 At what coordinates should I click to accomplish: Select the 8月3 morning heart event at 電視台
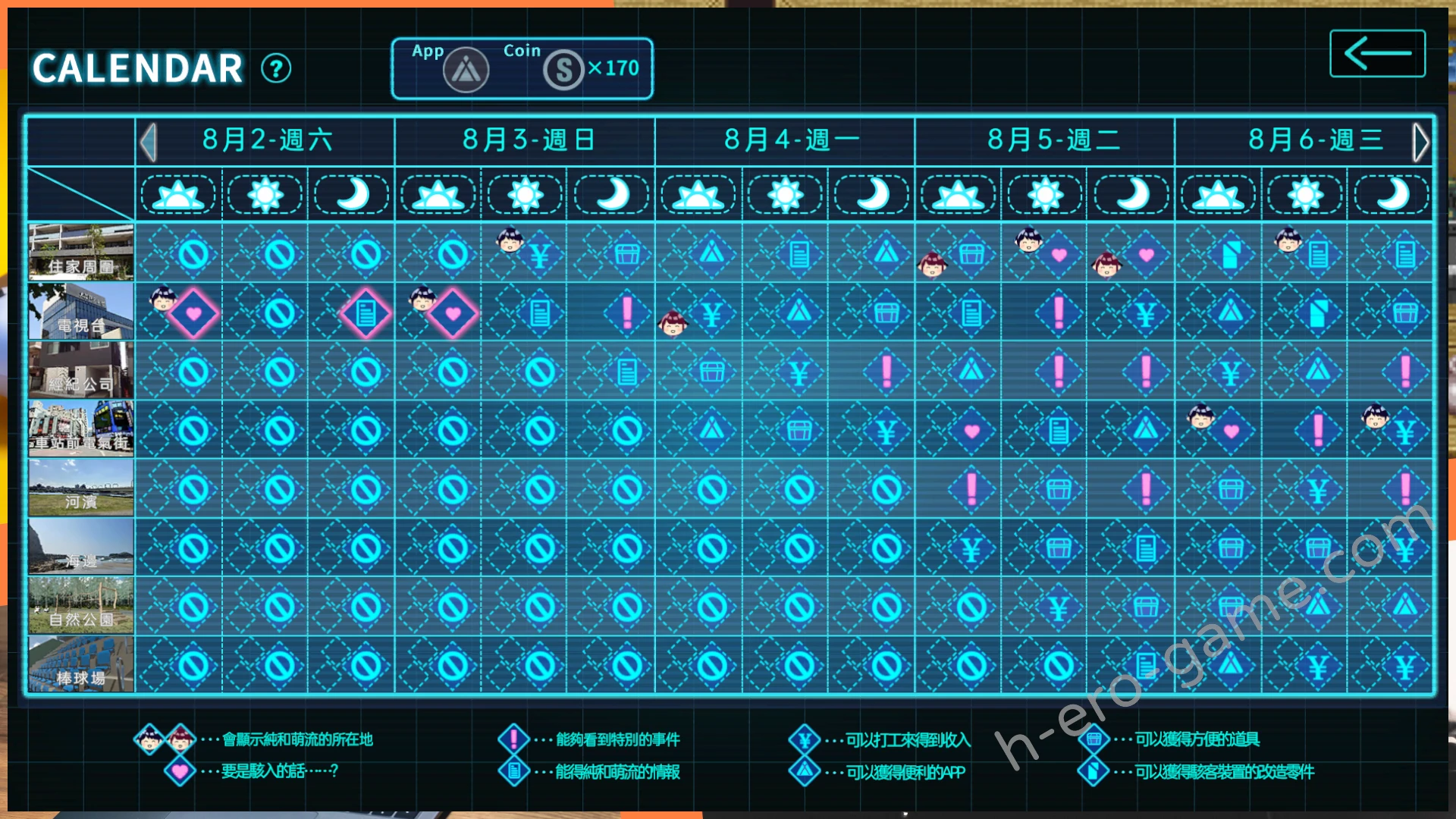point(453,313)
